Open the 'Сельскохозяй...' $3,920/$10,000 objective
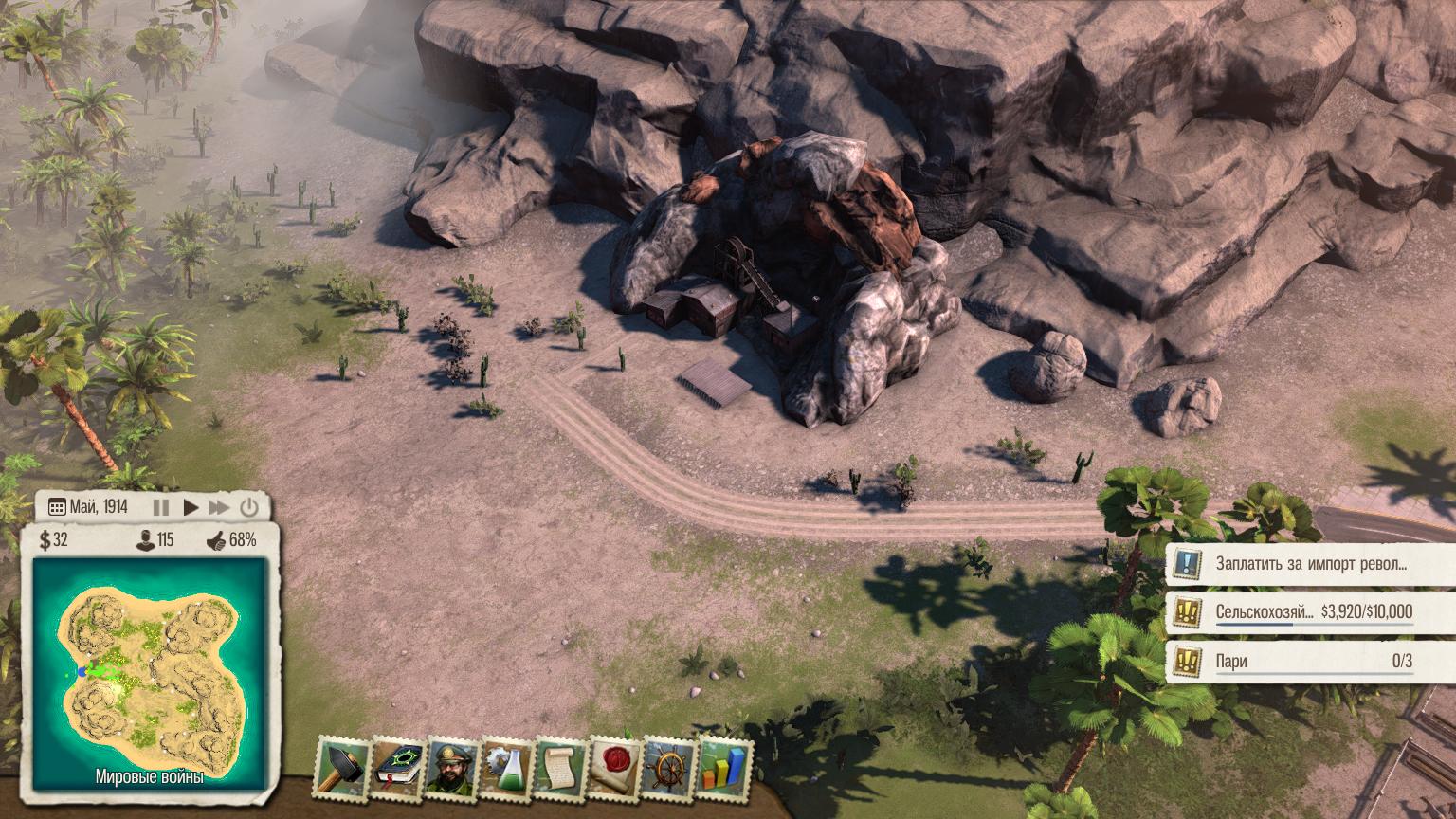This screenshot has height=819, width=1456. tap(1310, 611)
